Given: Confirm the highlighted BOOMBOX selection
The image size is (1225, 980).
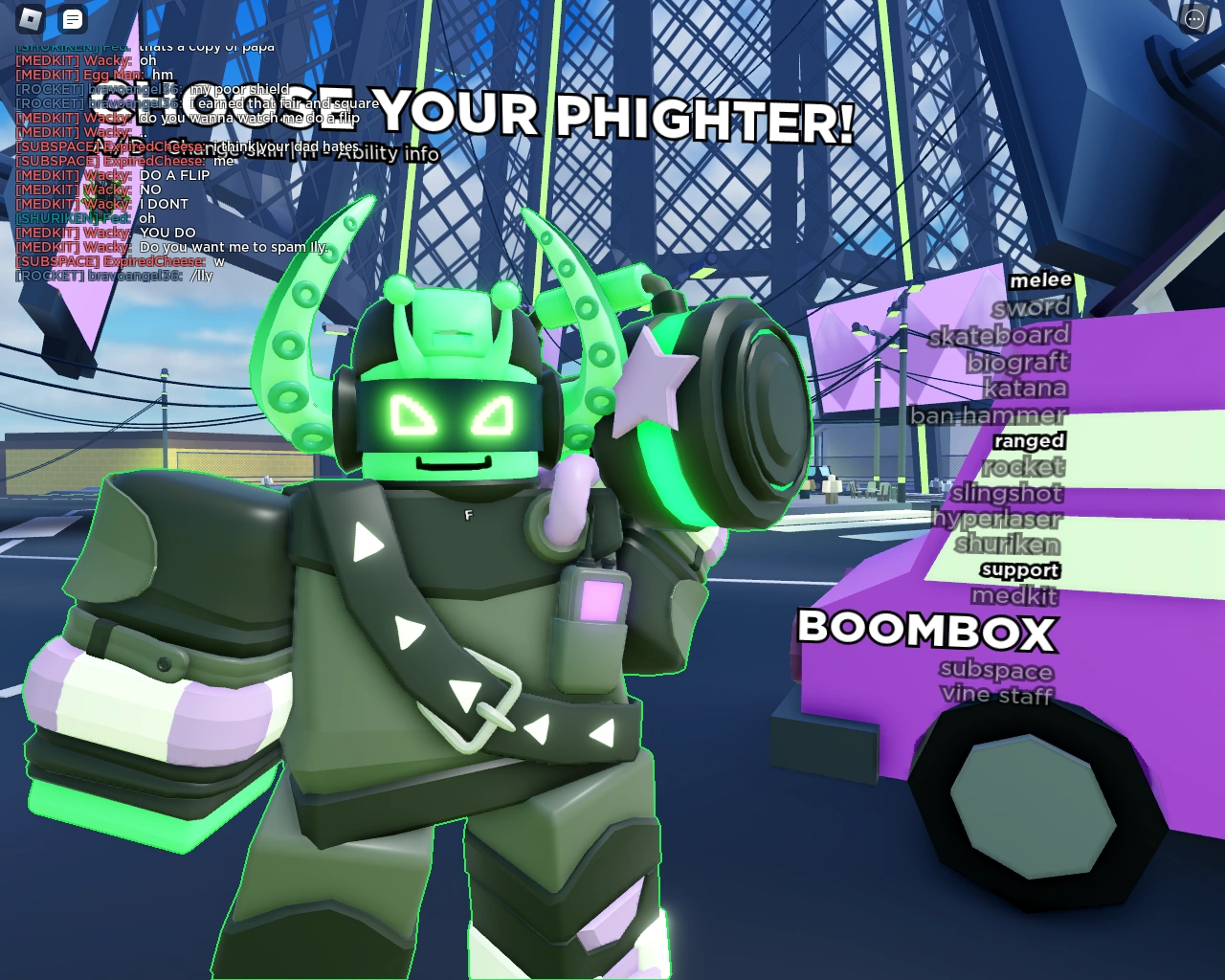Looking at the screenshot, I should tap(926, 633).
